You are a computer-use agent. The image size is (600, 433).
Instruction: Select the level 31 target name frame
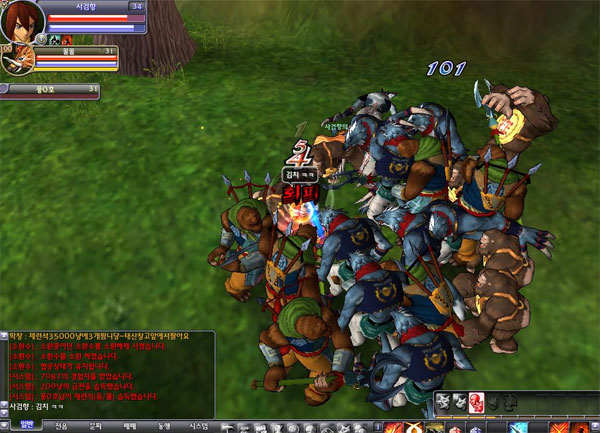(x=50, y=89)
